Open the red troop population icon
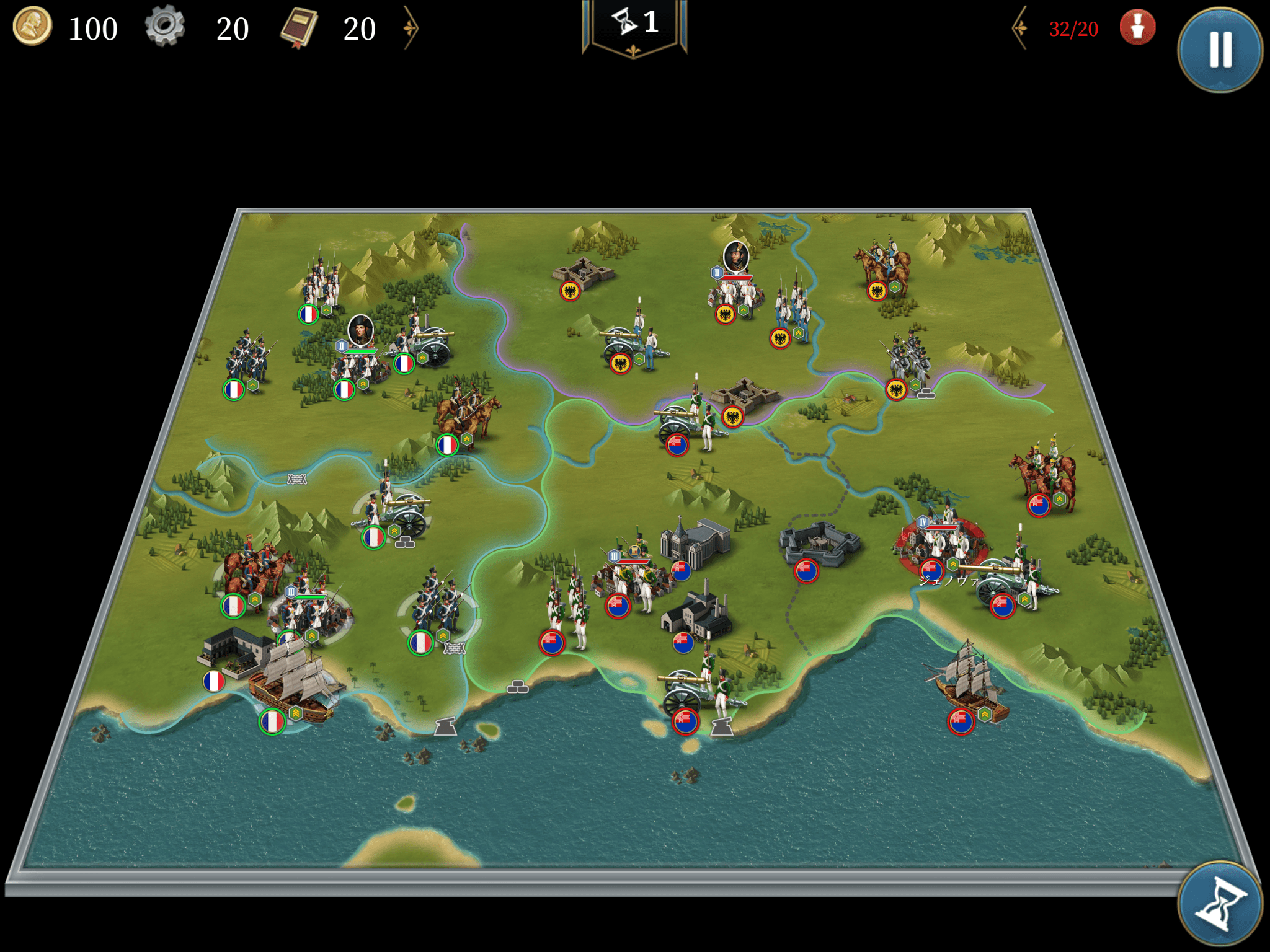 pos(1137,28)
